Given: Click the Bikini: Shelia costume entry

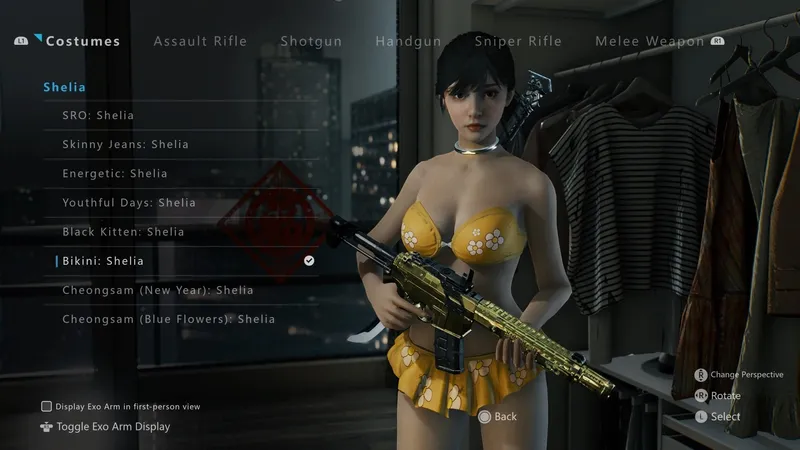Looking at the screenshot, I should tap(103, 261).
